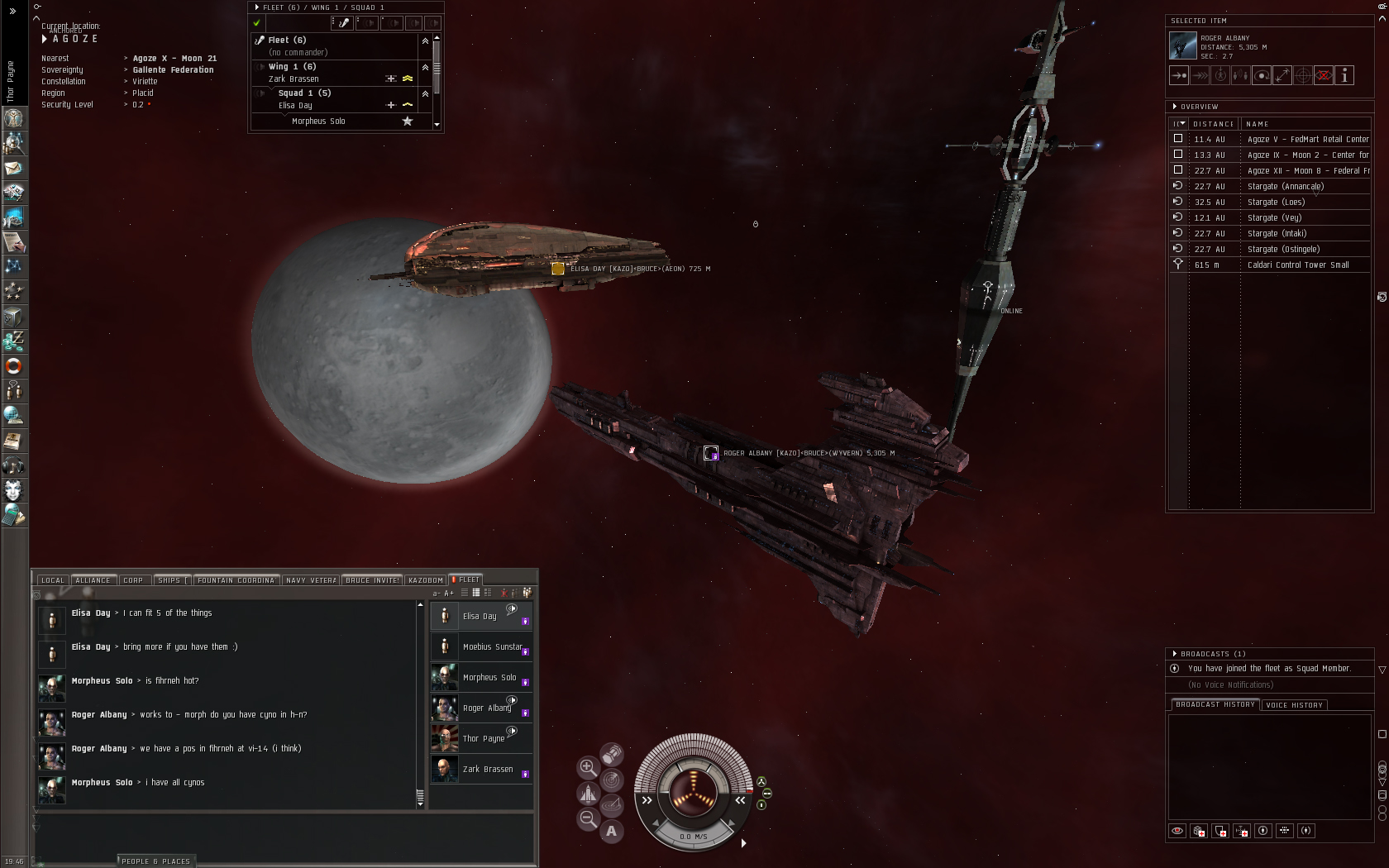Click the zoom-out magnifier near the HUD
The image size is (1389, 868).
click(x=587, y=819)
